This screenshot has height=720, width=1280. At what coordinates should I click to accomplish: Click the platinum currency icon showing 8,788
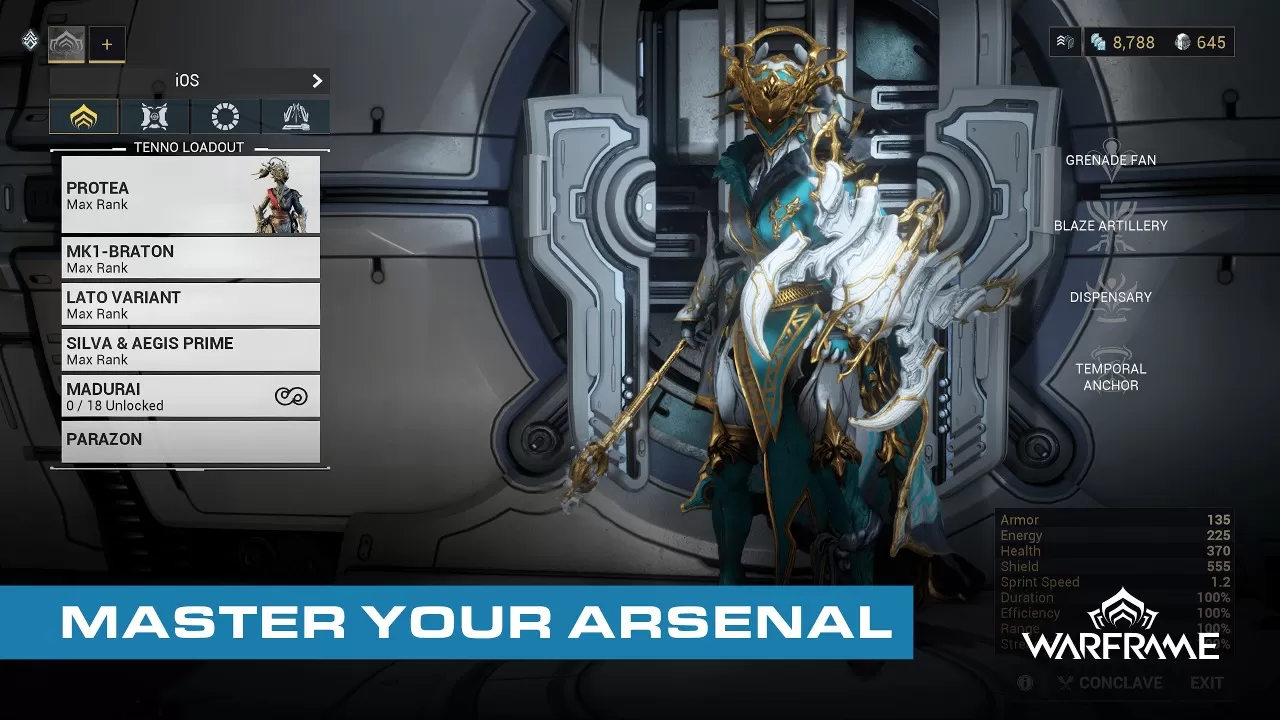[x=1097, y=42]
